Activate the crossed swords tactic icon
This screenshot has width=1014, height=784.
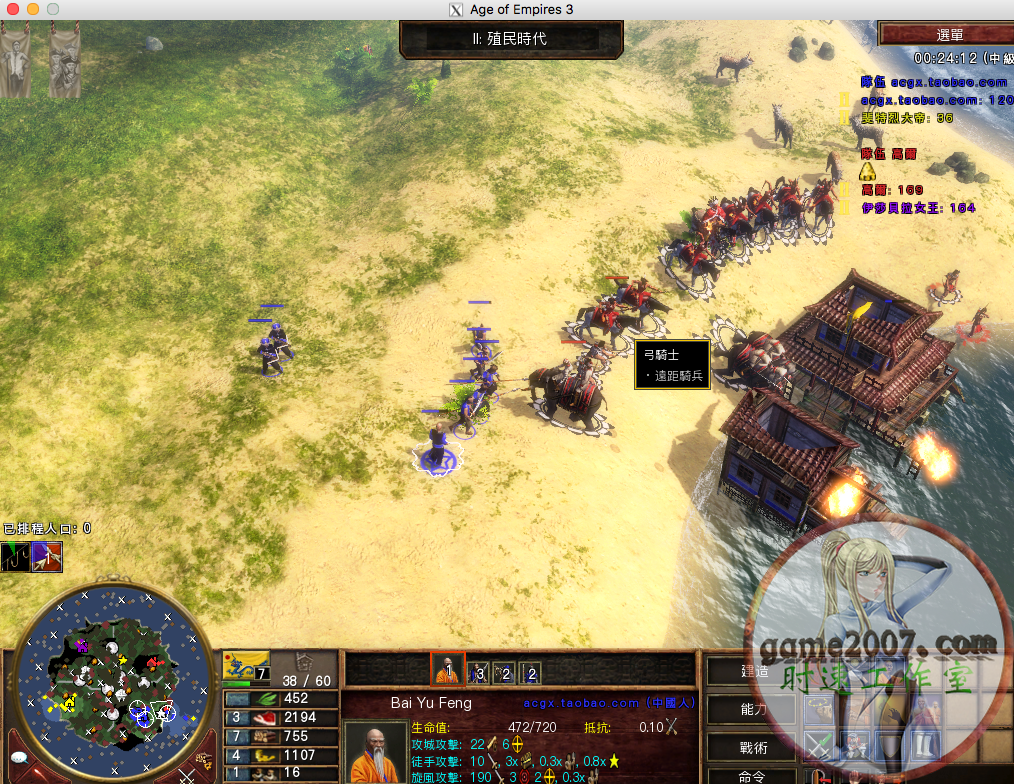(821, 746)
